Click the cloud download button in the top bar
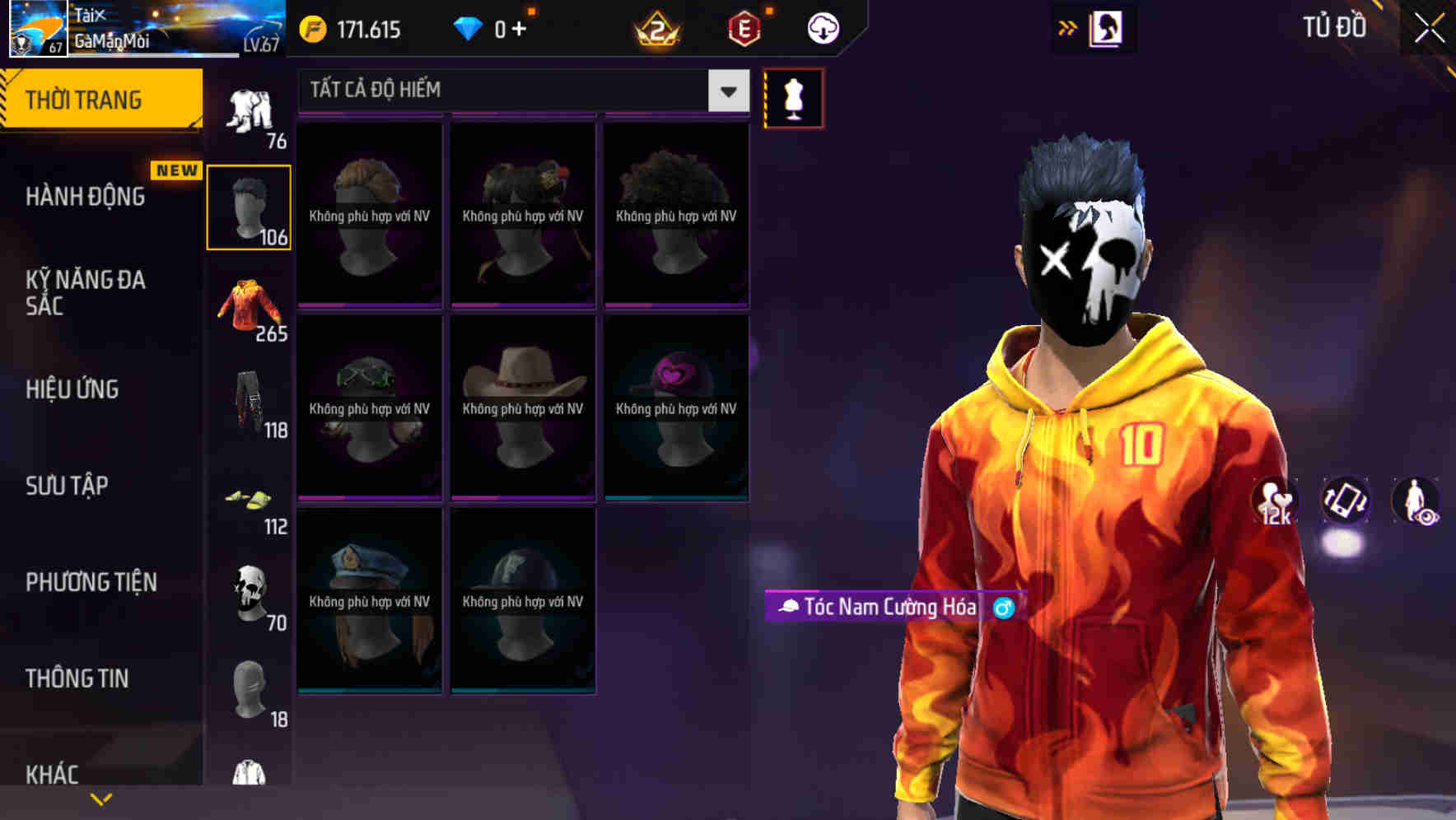The width and height of the screenshot is (1456, 820). [821, 27]
